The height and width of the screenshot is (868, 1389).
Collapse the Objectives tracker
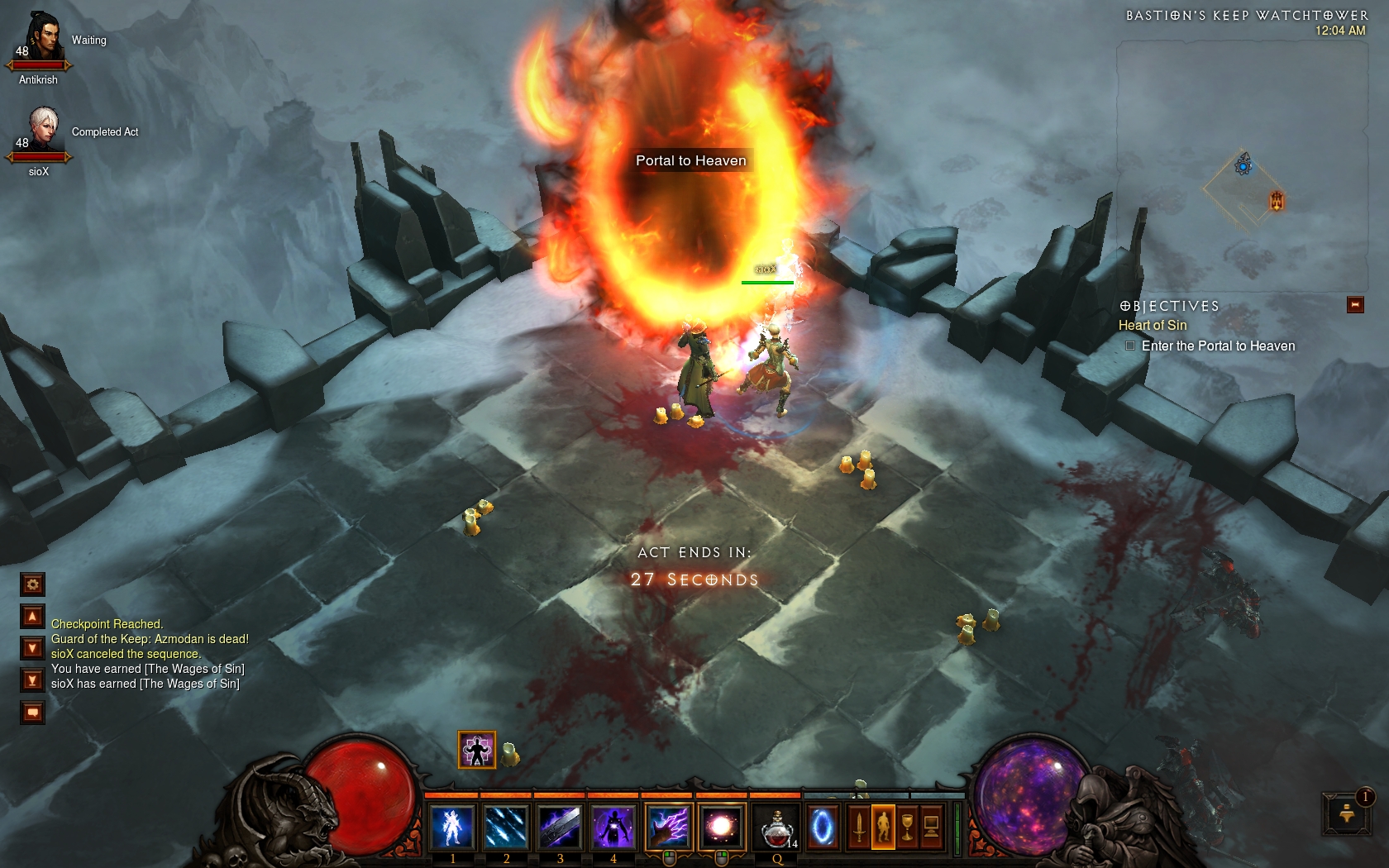1355,305
